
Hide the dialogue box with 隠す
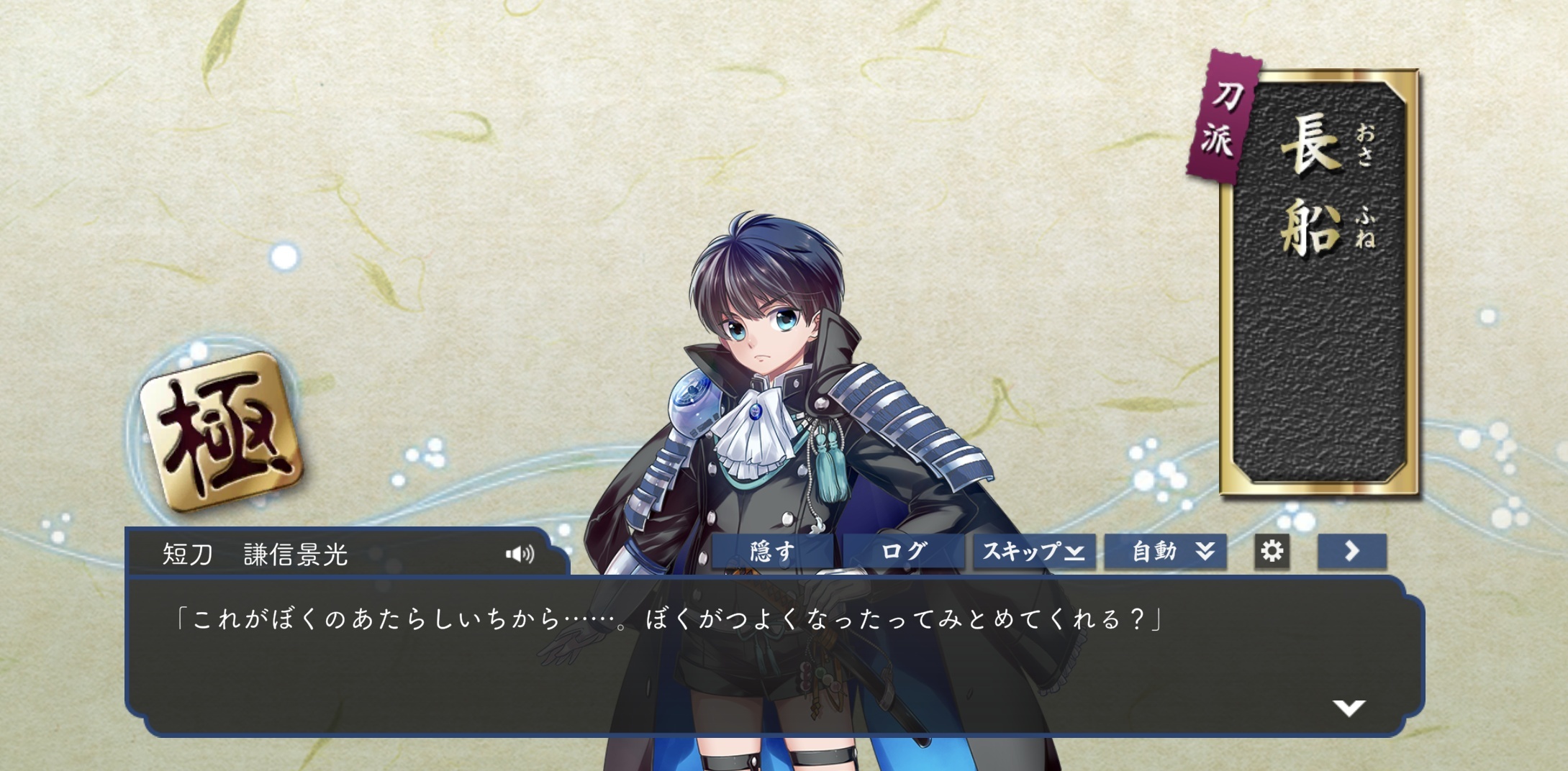(772, 552)
